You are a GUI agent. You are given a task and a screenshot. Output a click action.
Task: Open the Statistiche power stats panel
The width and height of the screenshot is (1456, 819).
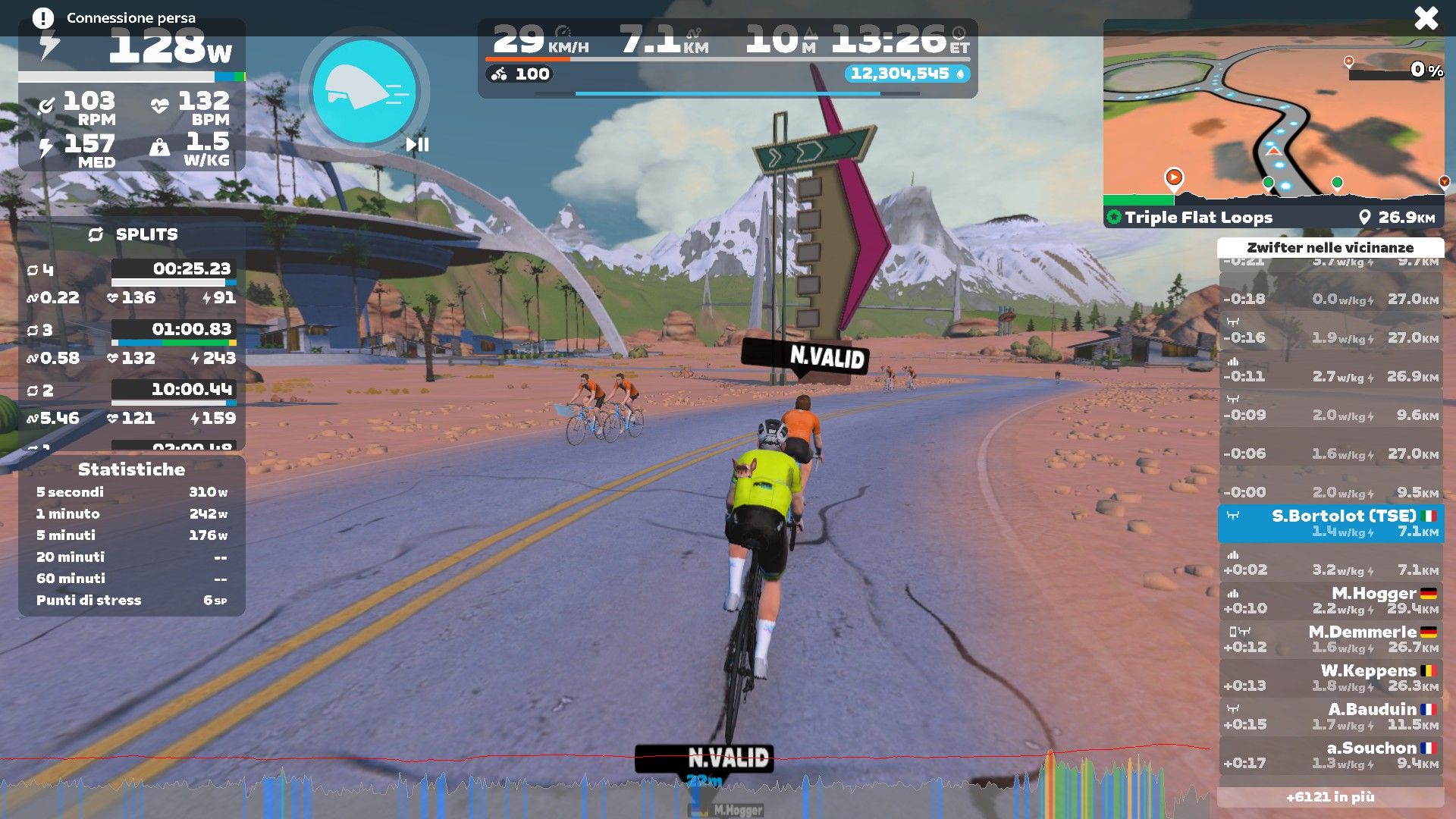131,469
